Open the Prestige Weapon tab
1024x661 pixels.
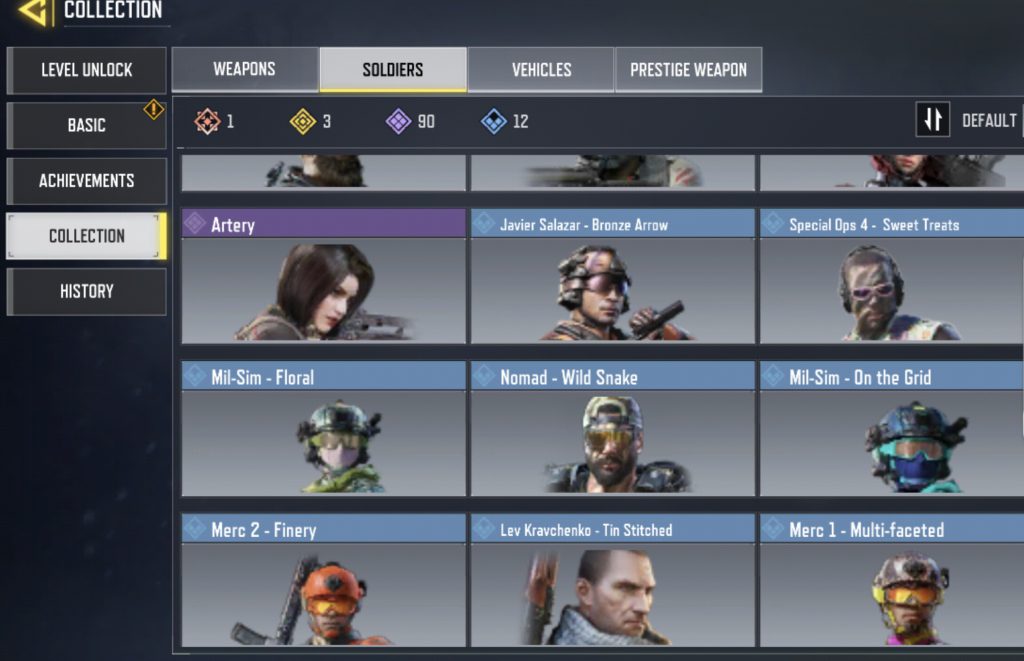pyautogui.click(x=688, y=70)
